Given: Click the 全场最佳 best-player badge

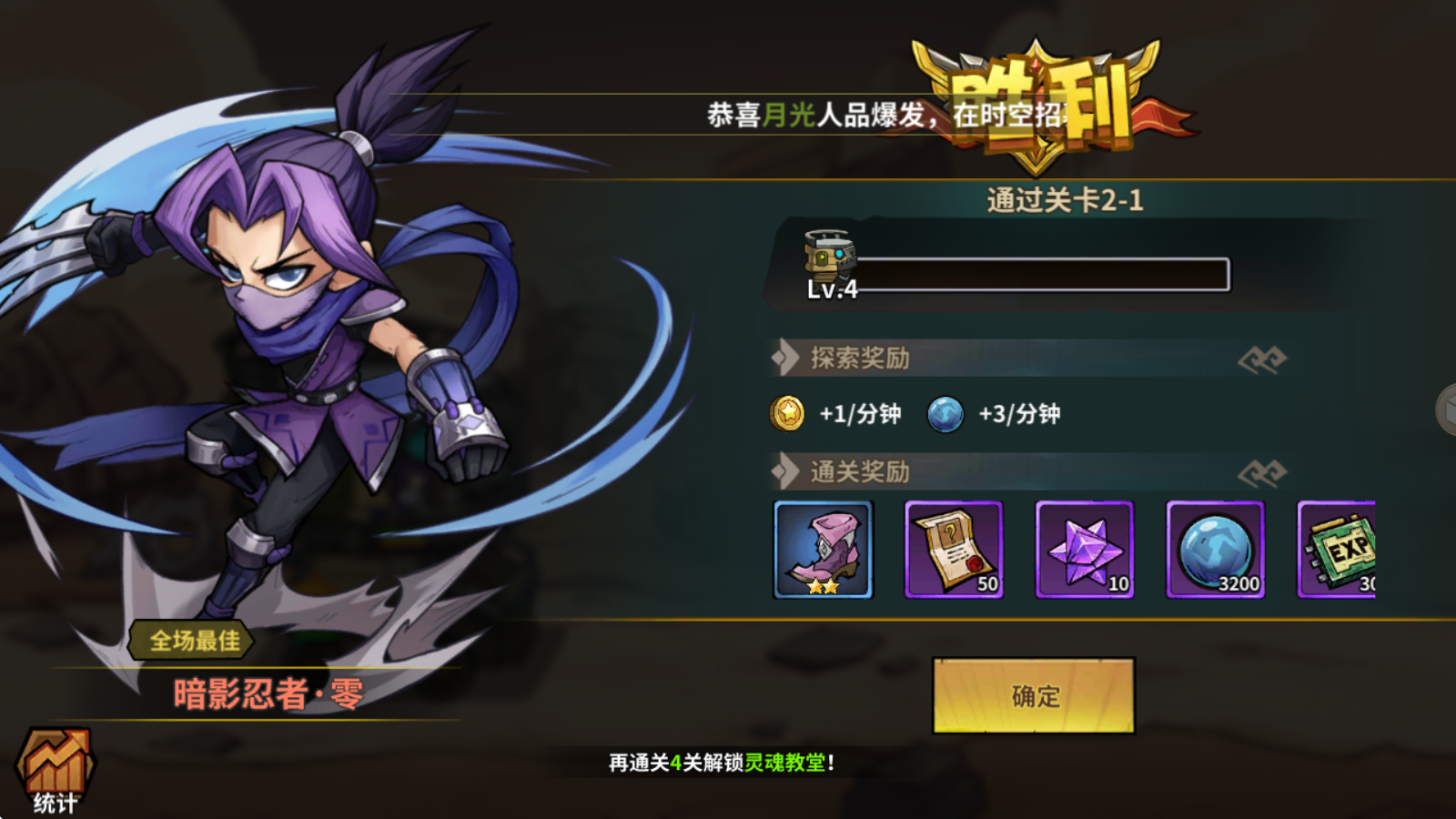Looking at the screenshot, I should [189, 642].
